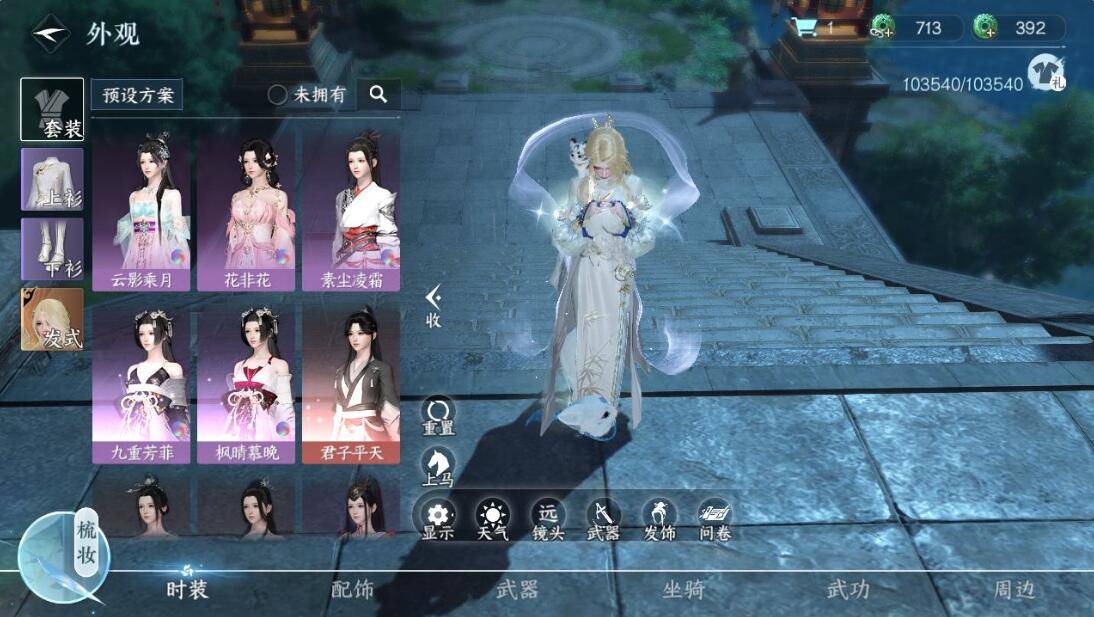1094x617 pixels.
Task: Pick the 君子乎天 outfit
Action: (x=351, y=384)
